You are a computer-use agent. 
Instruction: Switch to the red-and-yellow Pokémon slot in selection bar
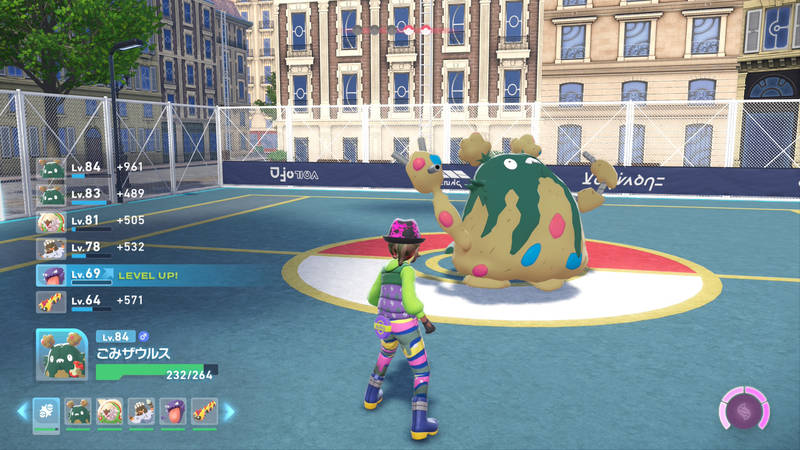(203, 411)
